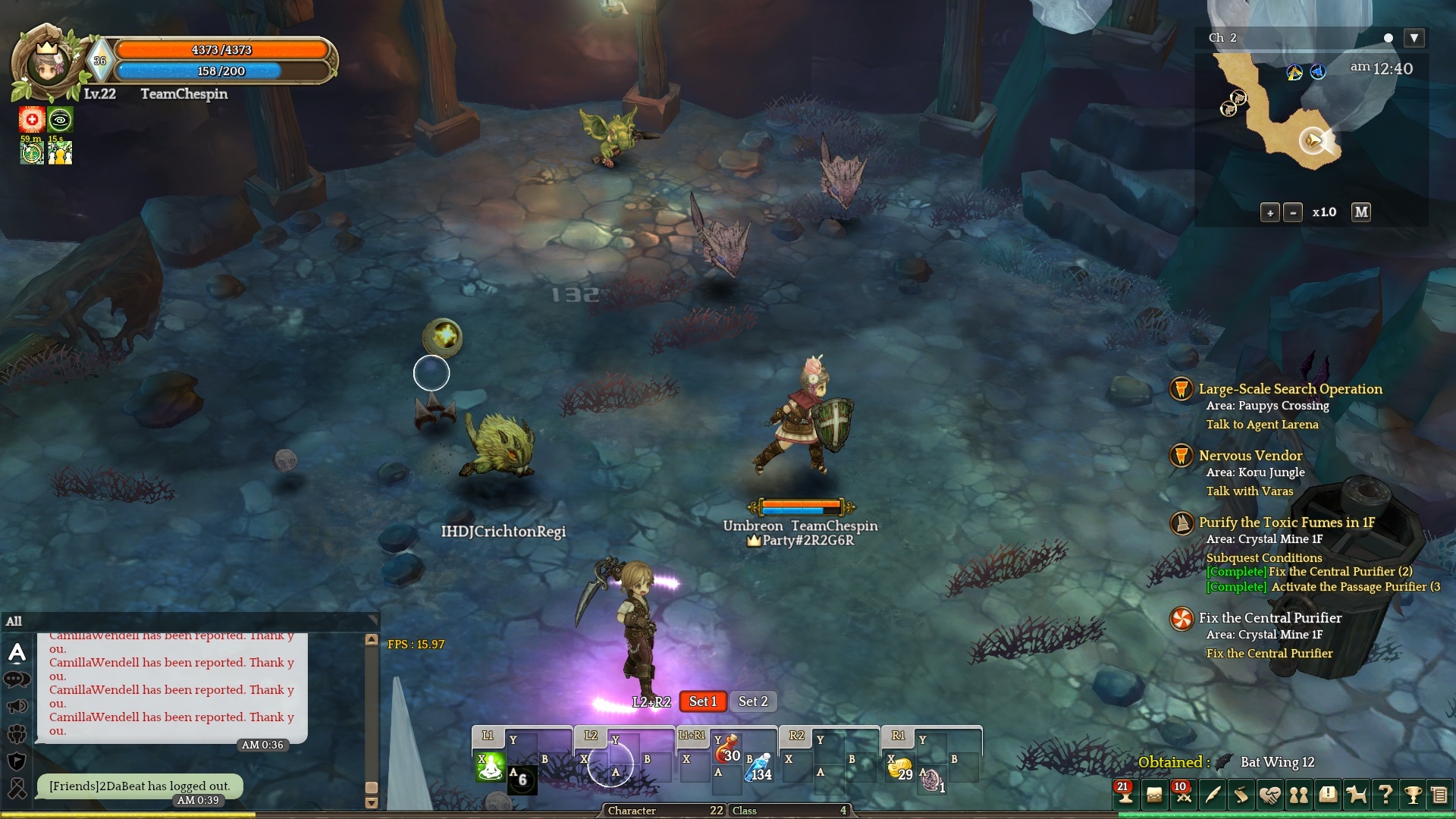The image size is (1456, 819).
Task: Open the companion pet menu icon
Action: 1356,795
